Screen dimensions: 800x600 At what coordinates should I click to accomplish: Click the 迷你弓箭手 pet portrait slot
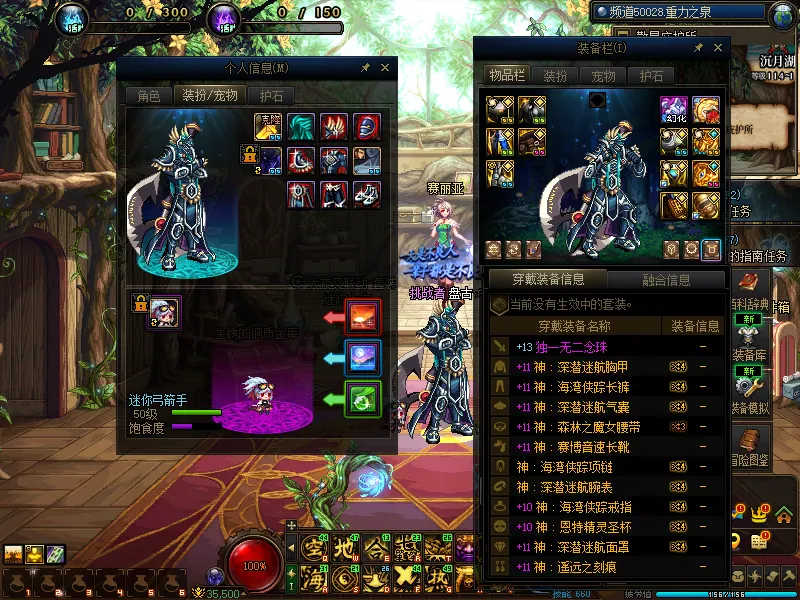[165, 313]
